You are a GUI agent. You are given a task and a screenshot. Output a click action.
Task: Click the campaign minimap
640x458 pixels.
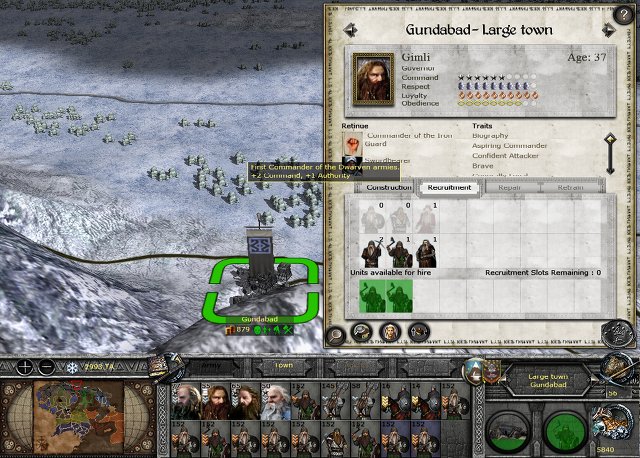(80, 414)
